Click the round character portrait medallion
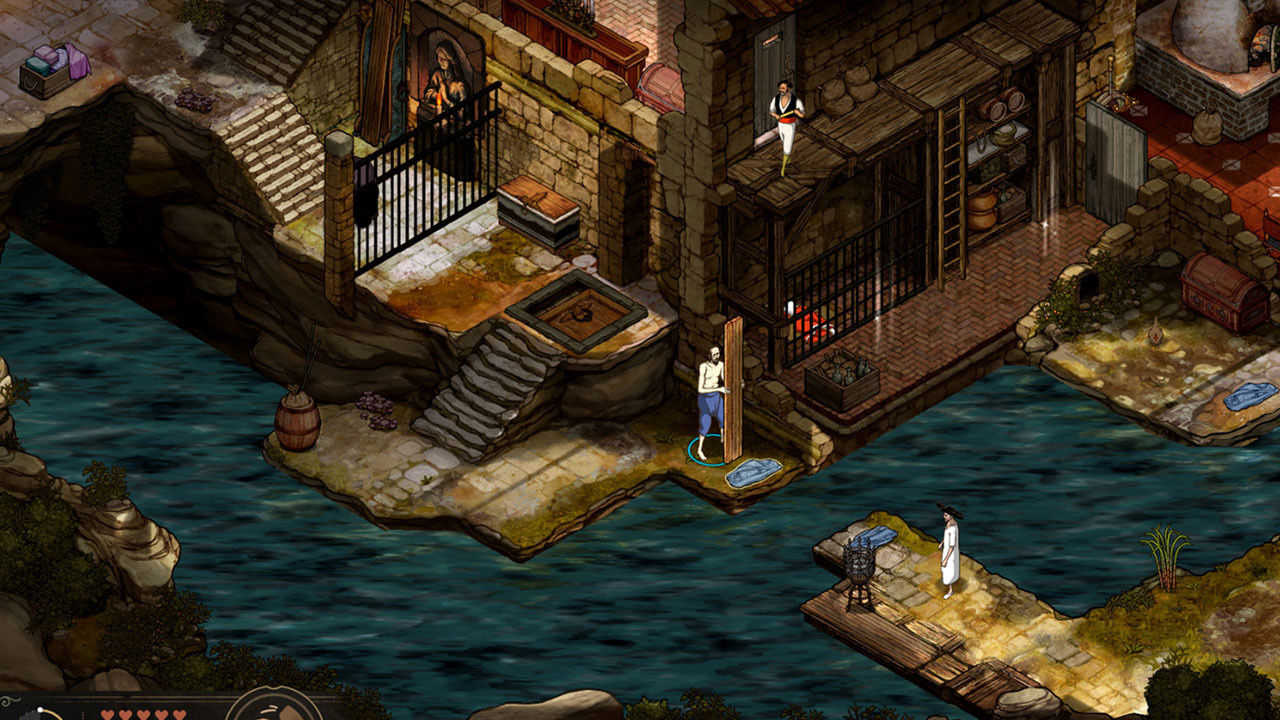The width and height of the screenshot is (1280, 720). (274, 707)
